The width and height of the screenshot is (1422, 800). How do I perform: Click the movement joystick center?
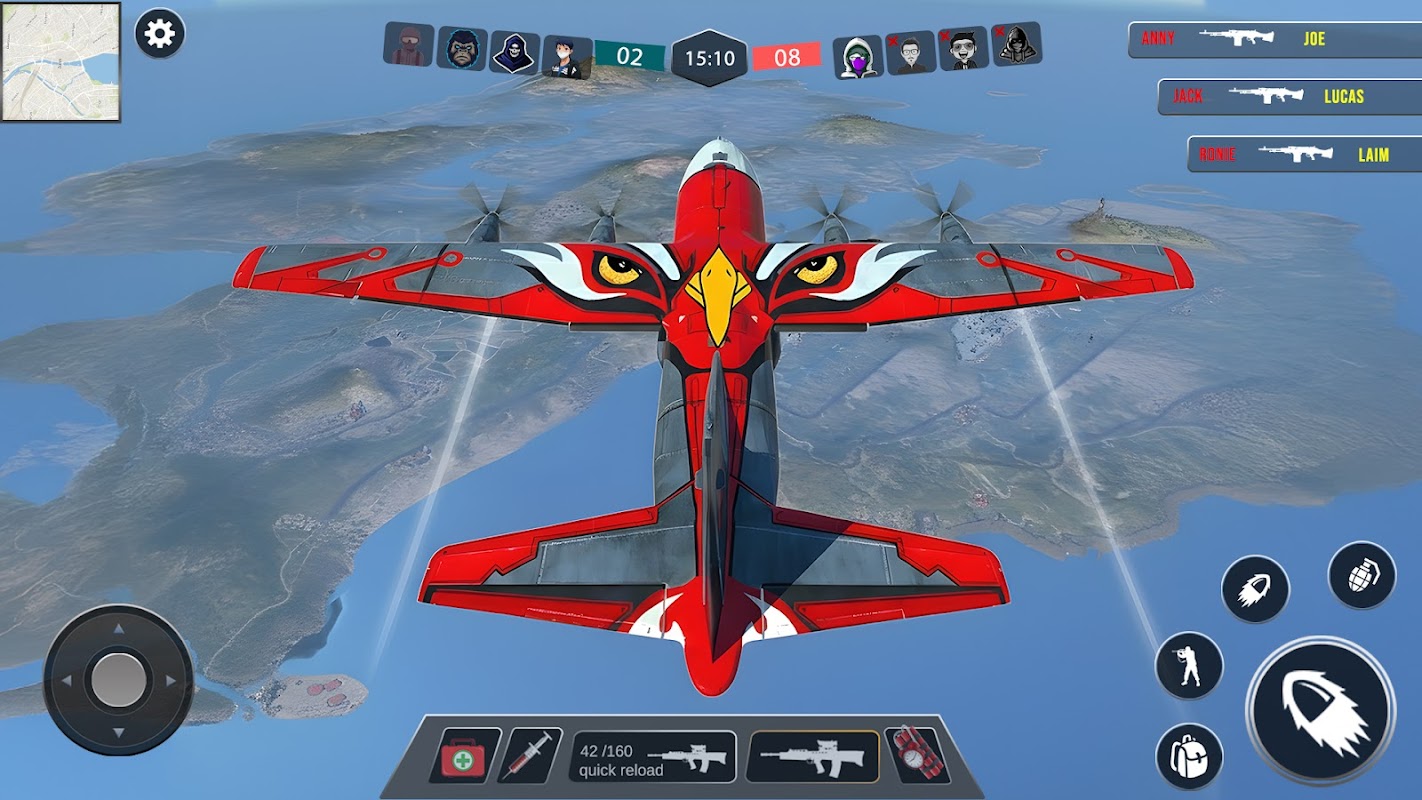(x=118, y=680)
